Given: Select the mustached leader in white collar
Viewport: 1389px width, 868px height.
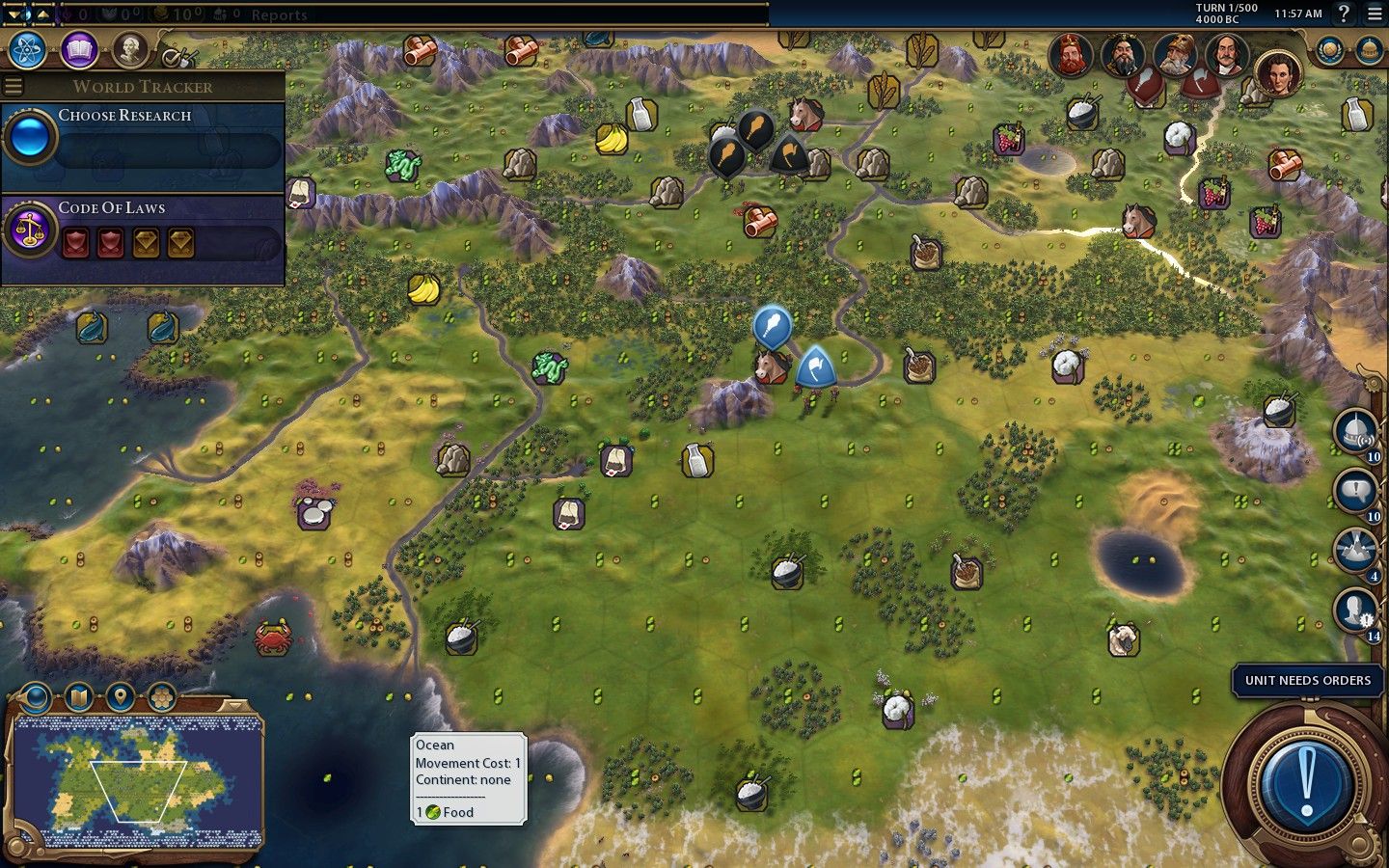Looking at the screenshot, I should (1226, 55).
